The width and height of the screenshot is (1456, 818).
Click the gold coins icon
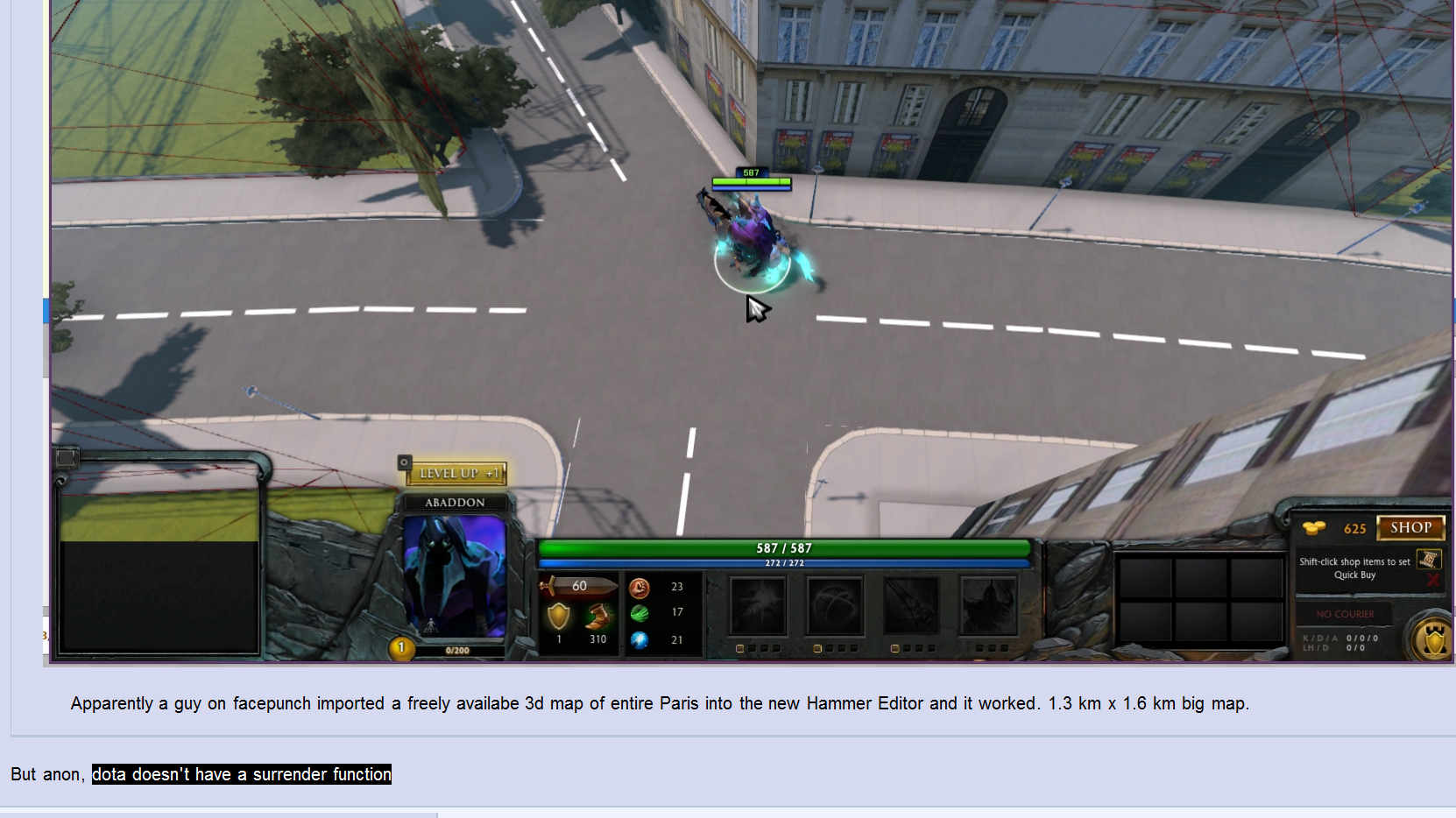click(1314, 528)
